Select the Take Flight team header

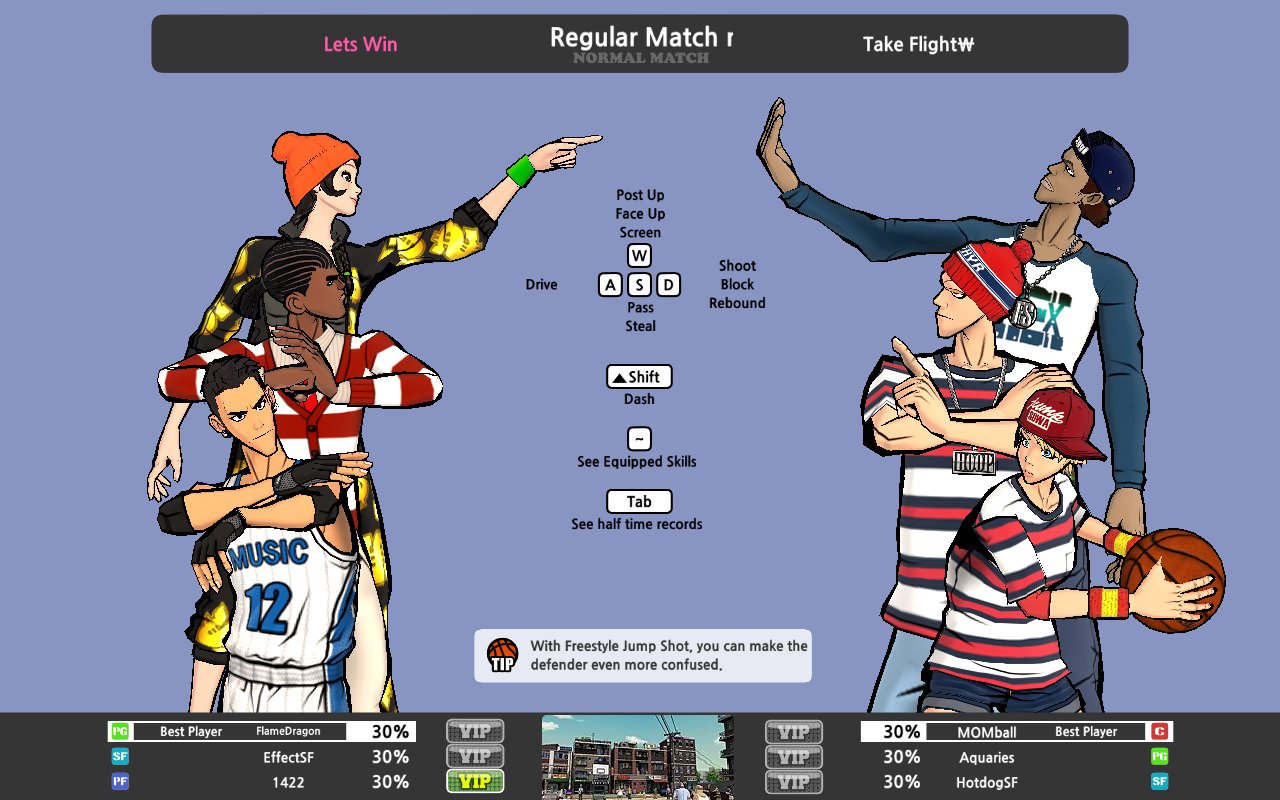tap(916, 44)
